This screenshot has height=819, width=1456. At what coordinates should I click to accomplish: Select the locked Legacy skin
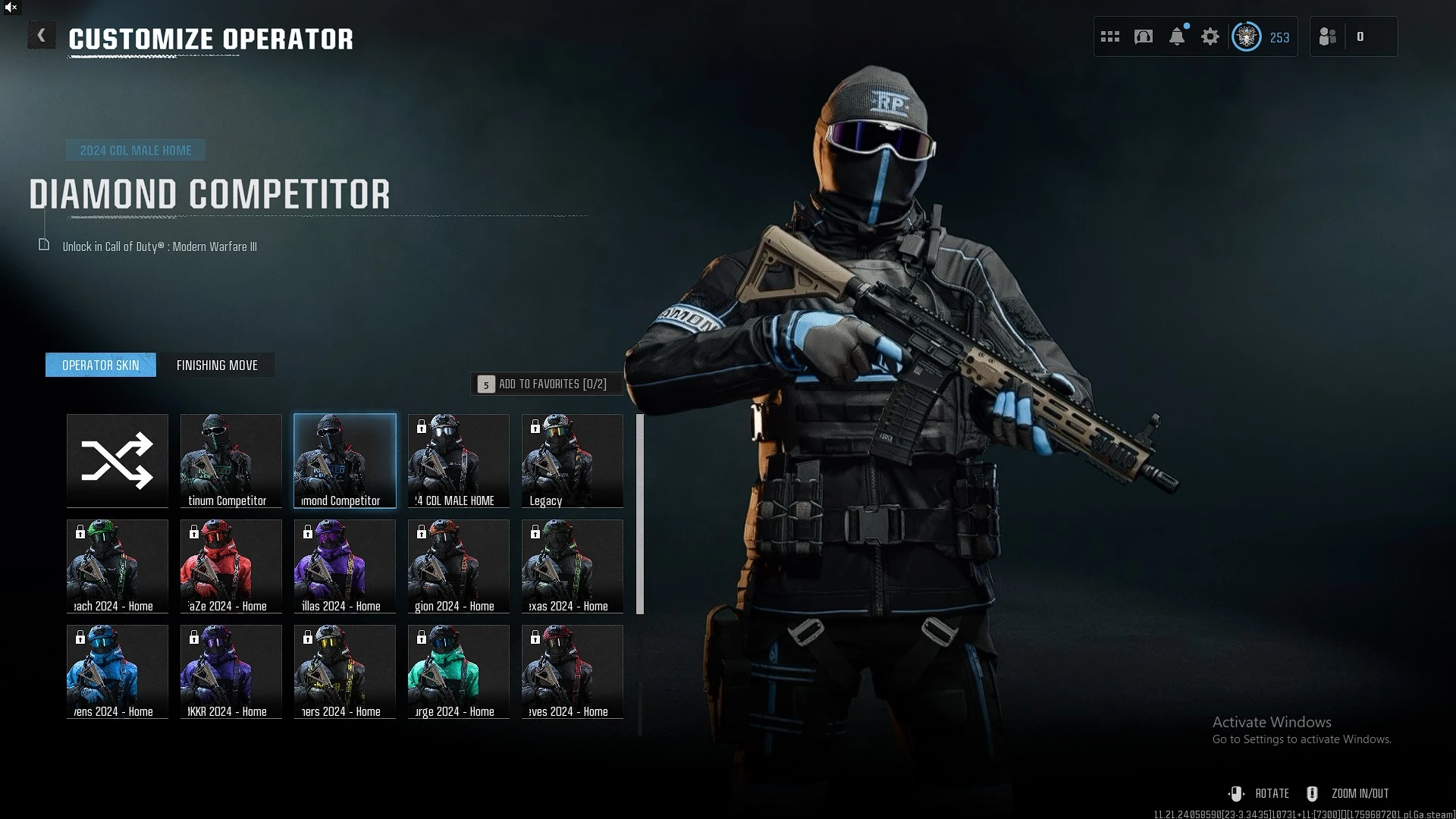pyautogui.click(x=573, y=460)
